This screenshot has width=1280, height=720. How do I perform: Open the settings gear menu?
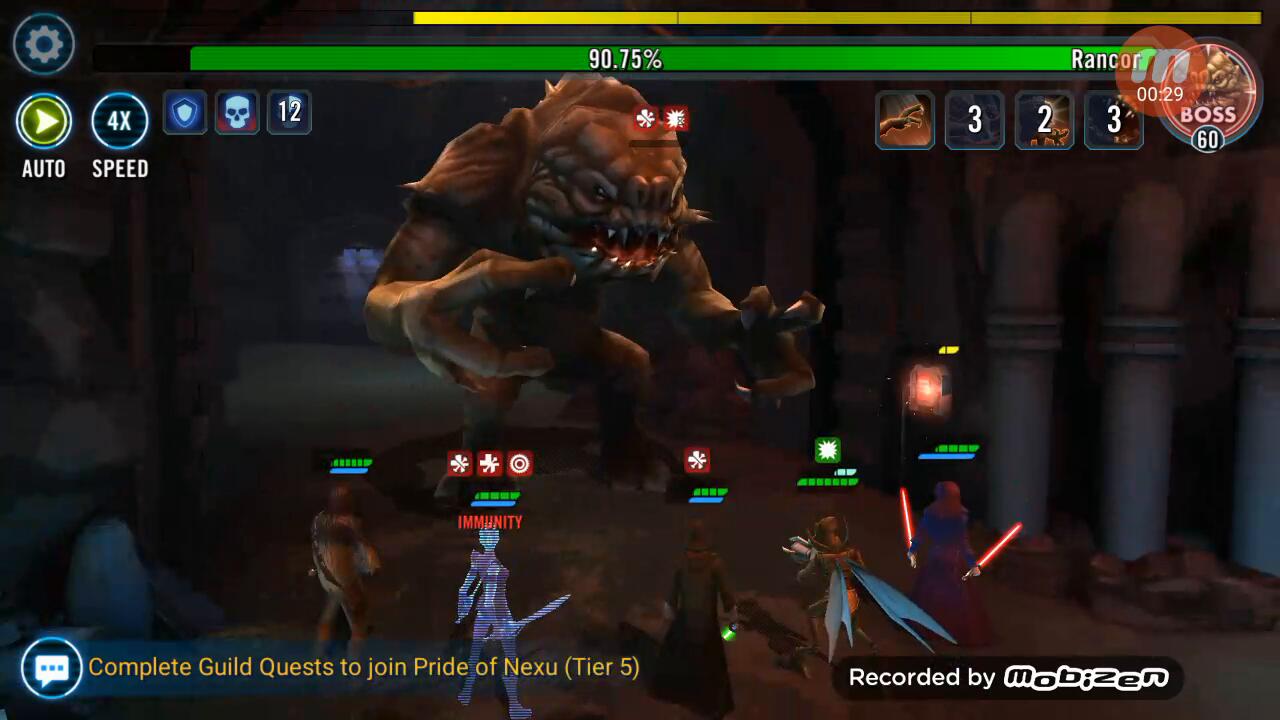pyautogui.click(x=44, y=44)
